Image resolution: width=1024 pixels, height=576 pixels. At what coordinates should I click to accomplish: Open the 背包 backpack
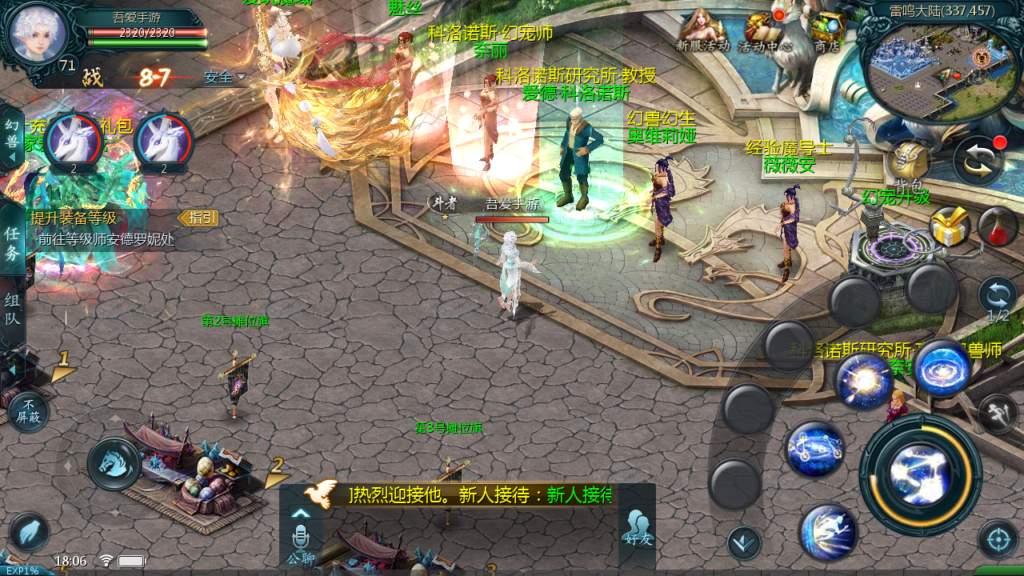pos(908,162)
